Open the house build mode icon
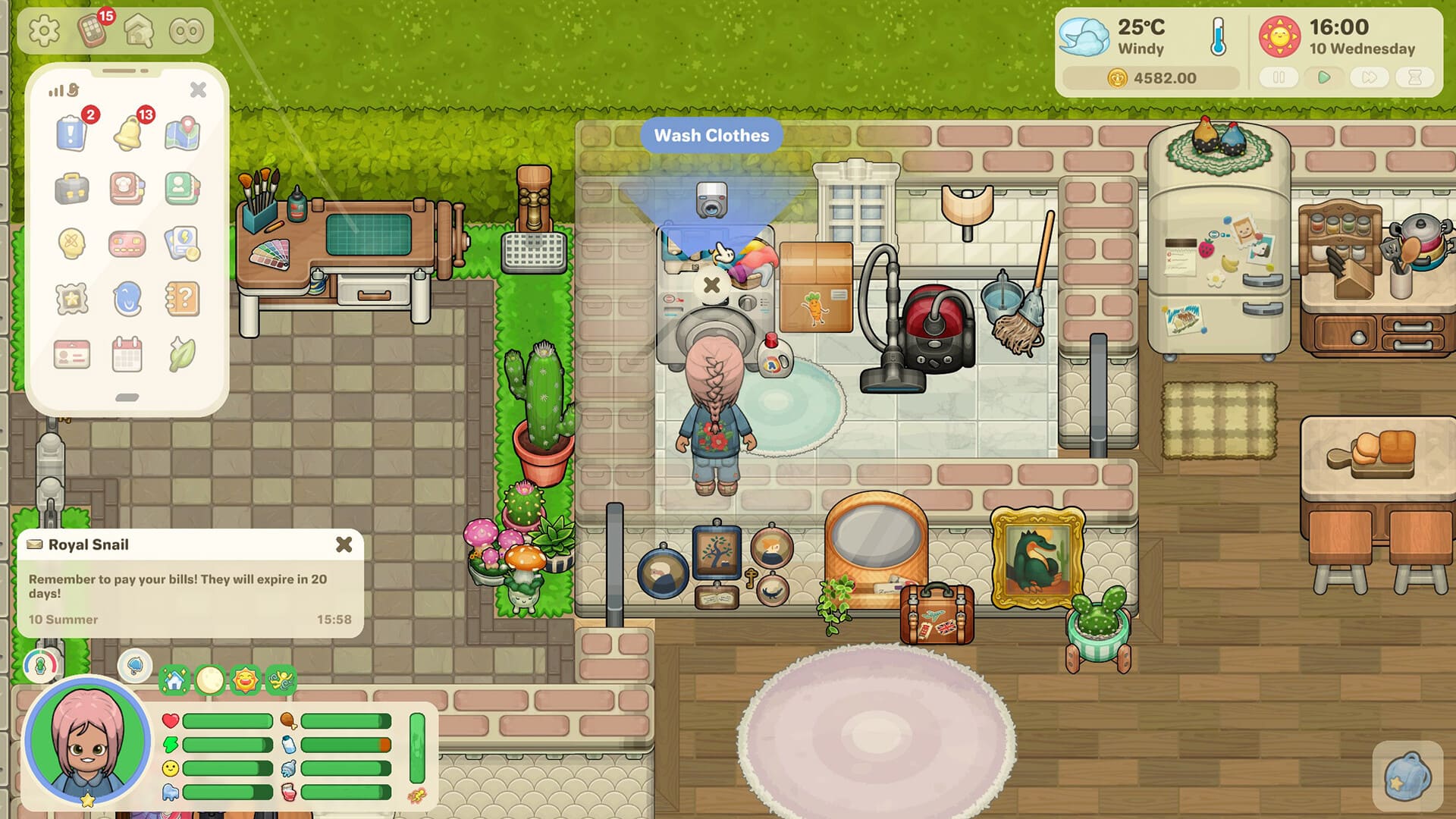Screen dimensions: 1456x819 140,31
